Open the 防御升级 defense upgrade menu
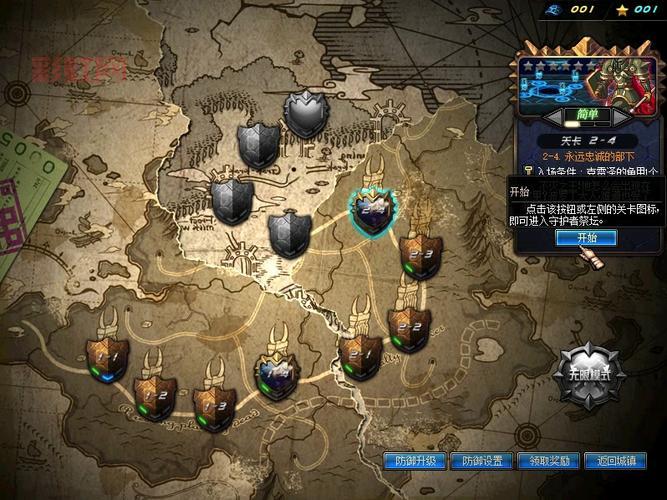The width and height of the screenshot is (667, 500). click(415, 461)
